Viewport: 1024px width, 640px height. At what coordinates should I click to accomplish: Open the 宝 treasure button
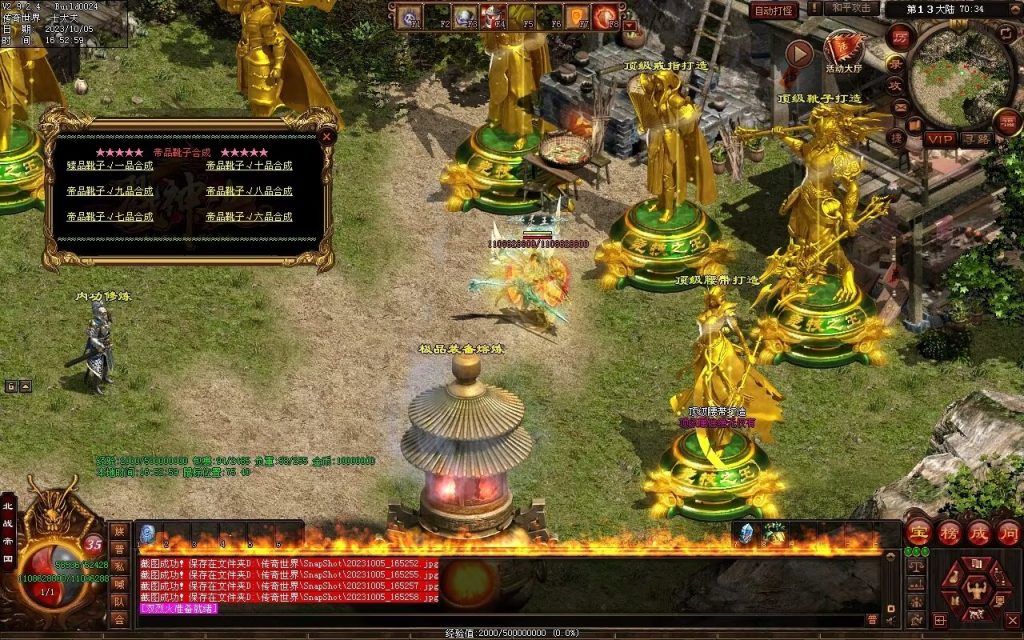point(918,531)
